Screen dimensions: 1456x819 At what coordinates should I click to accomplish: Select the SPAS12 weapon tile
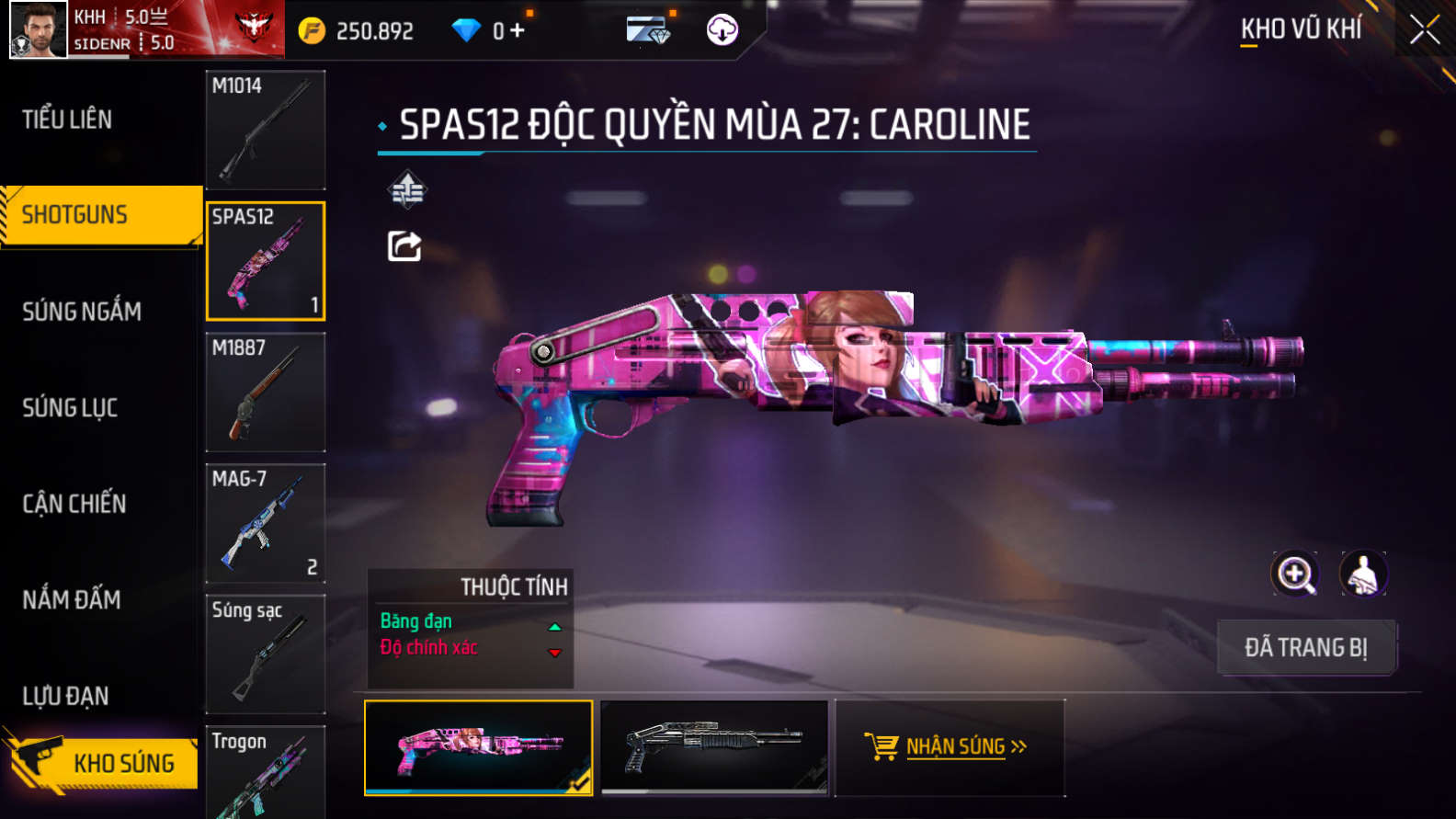(265, 261)
